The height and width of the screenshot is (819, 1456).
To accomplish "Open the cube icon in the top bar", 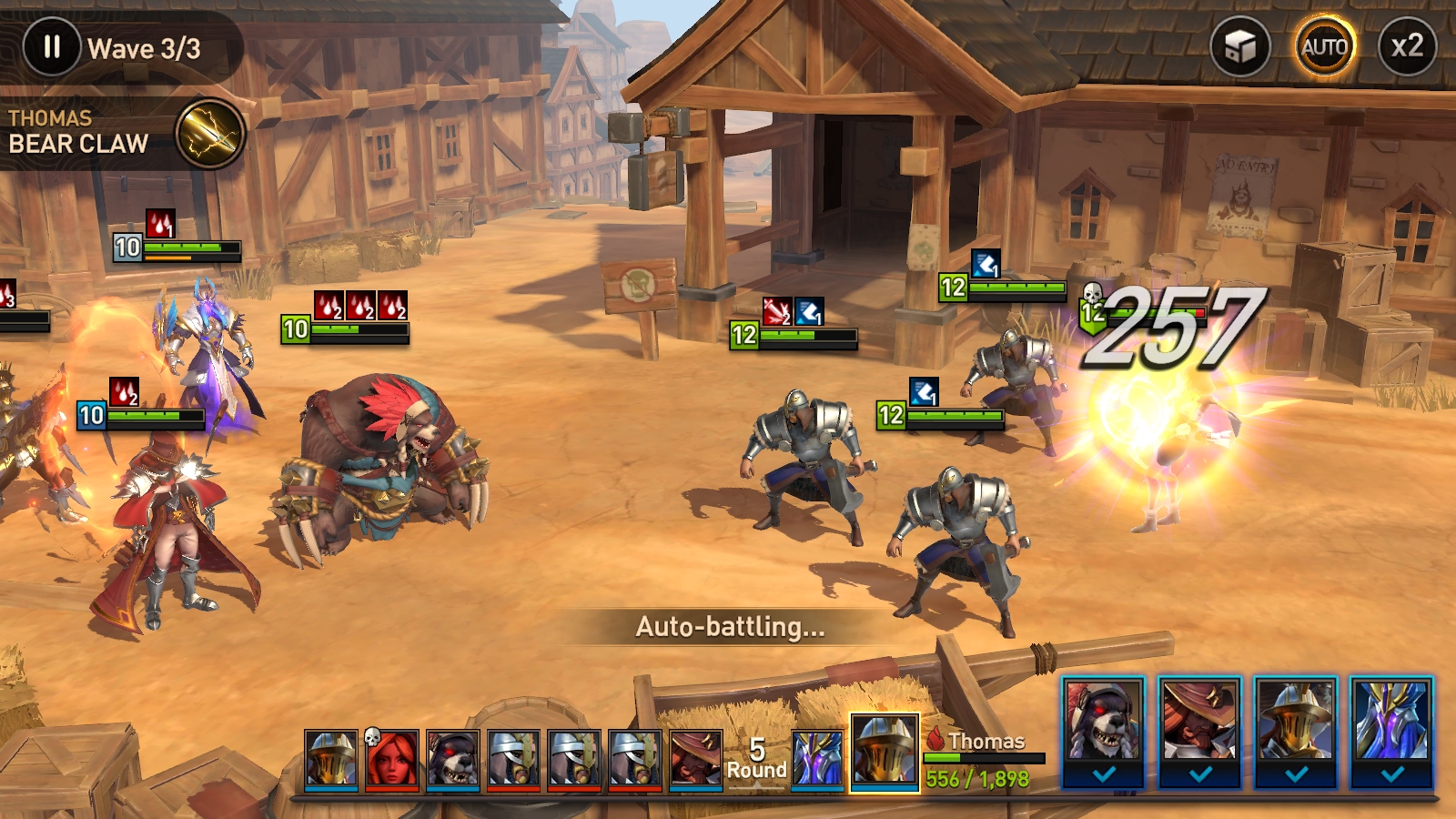I will click(1239, 46).
